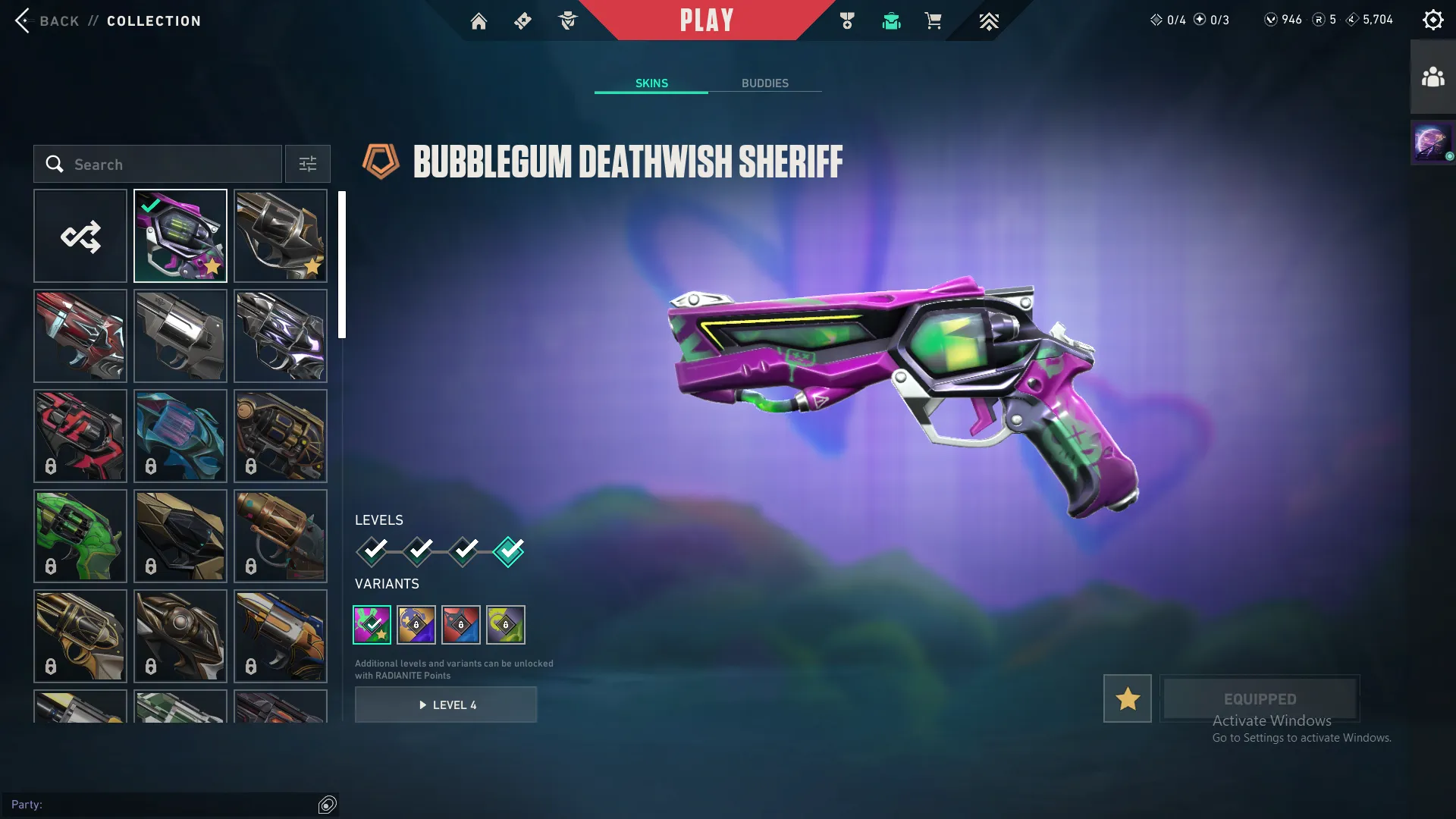Preview the LEVEL 4 animation

(446, 704)
